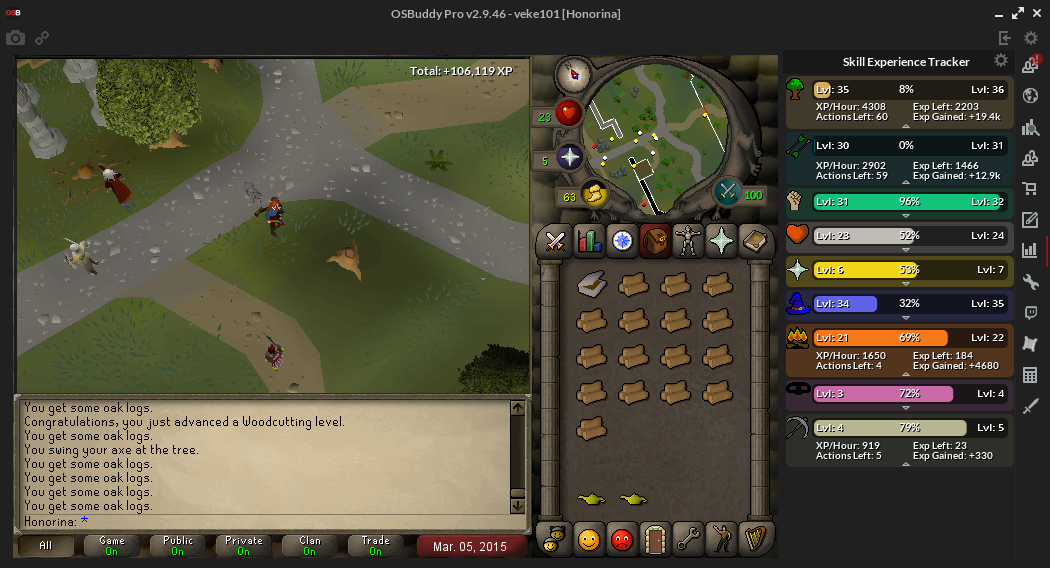This screenshot has width=1050, height=568.
Task: Open Skill Experience Tracker settings gear
Action: 1001,61
